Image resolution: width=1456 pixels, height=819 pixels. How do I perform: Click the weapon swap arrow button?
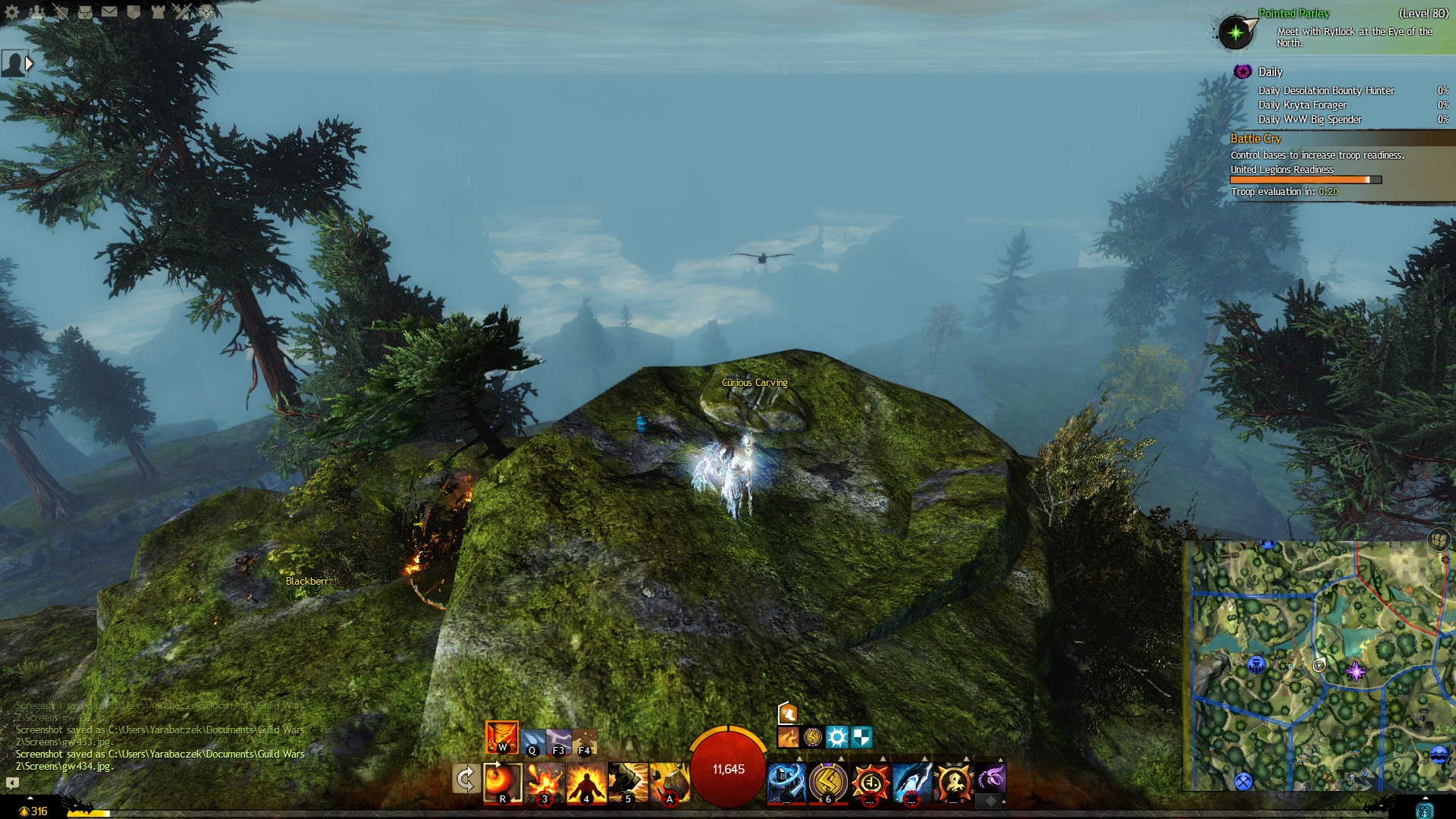tap(465, 779)
